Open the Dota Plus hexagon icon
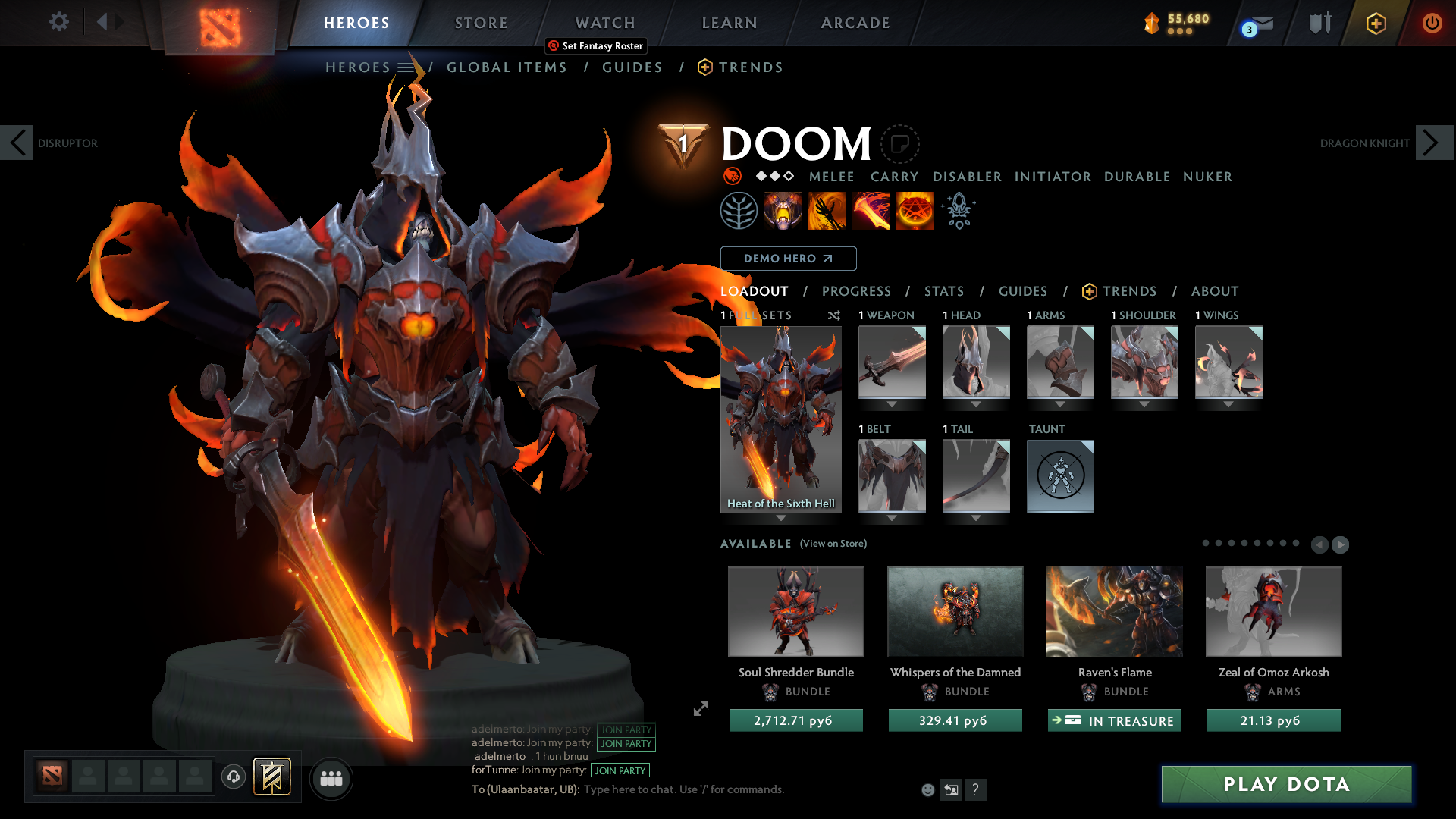 click(1376, 23)
